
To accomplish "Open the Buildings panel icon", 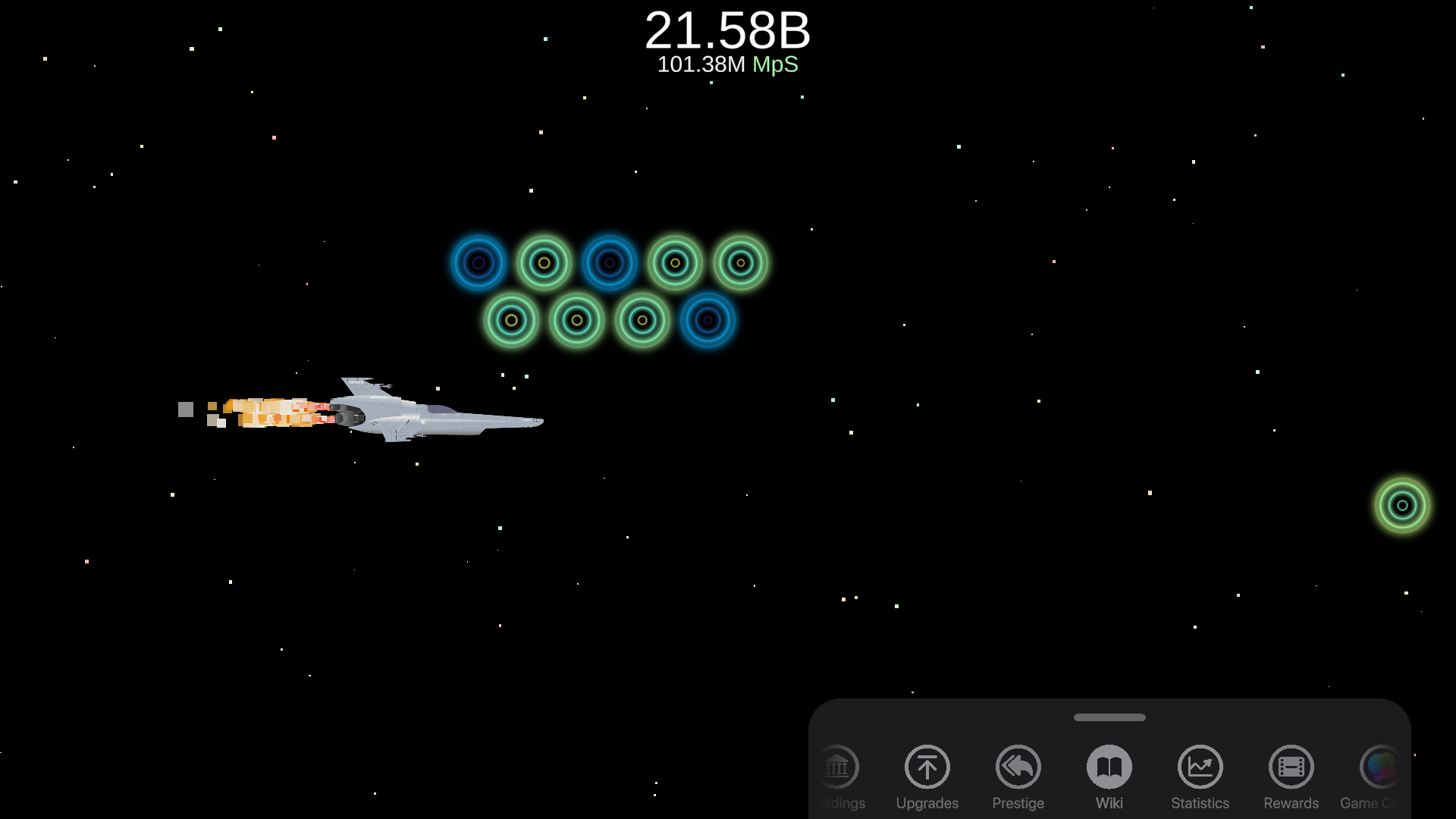I will point(839,767).
